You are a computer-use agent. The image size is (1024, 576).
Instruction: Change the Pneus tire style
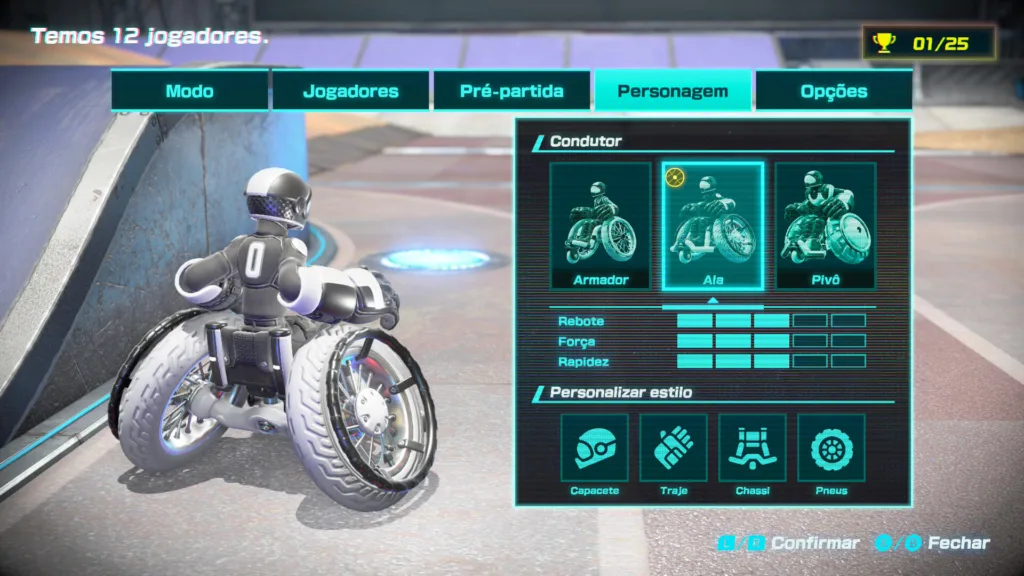tap(831, 450)
